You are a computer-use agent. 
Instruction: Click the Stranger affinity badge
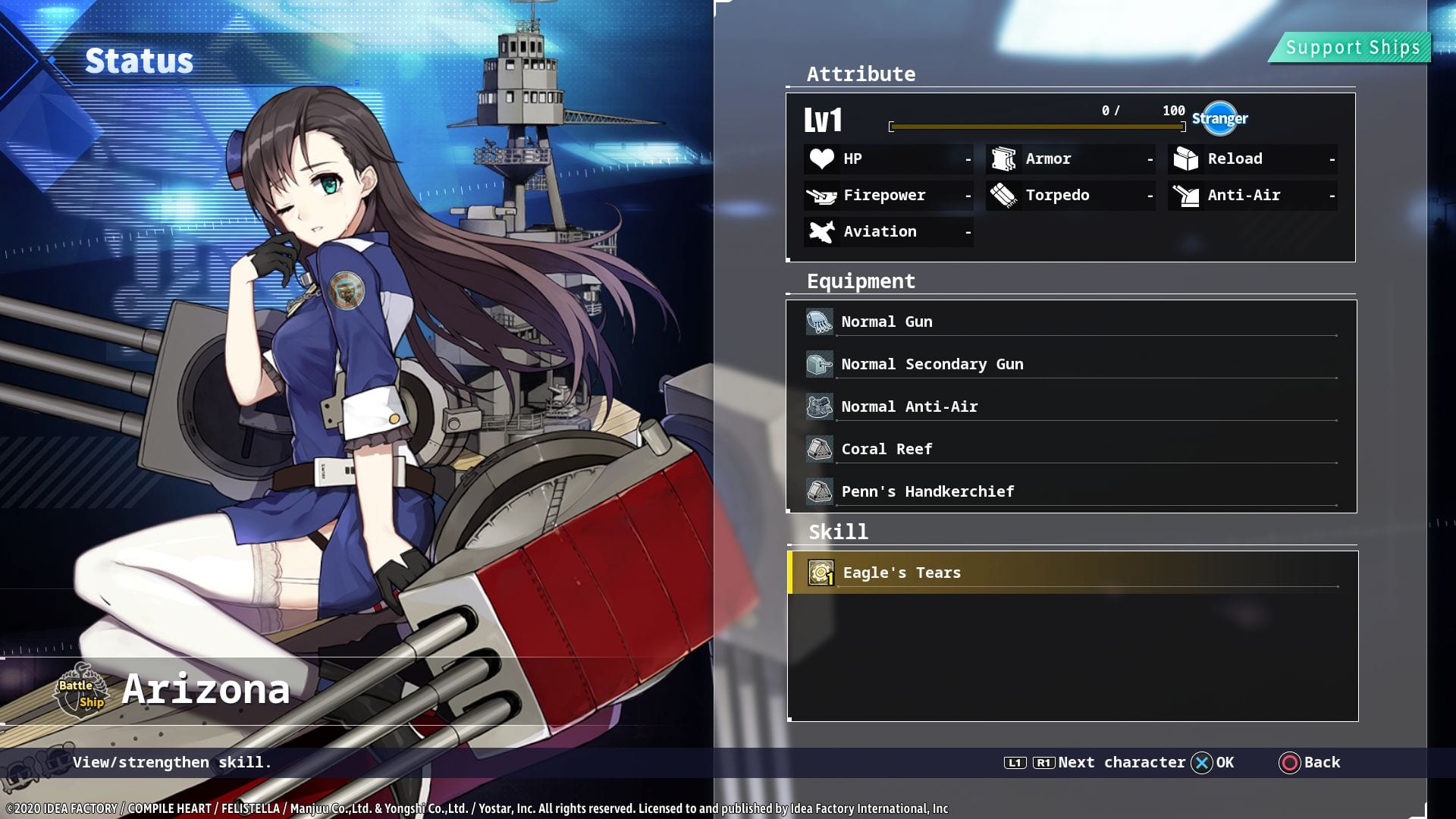(x=1219, y=118)
